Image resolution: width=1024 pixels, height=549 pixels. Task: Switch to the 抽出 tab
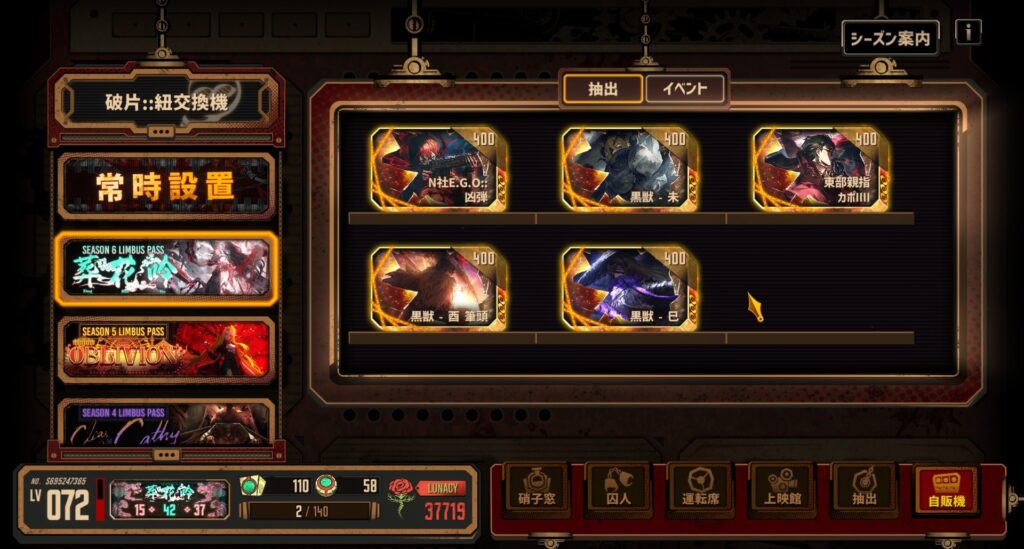click(x=602, y=89)
